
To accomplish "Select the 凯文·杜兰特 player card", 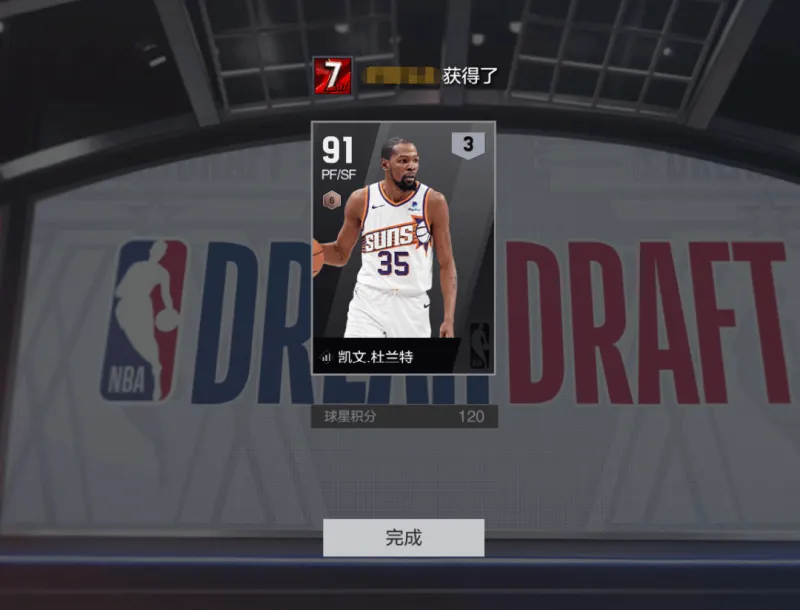I will click(x=403, y=247).
